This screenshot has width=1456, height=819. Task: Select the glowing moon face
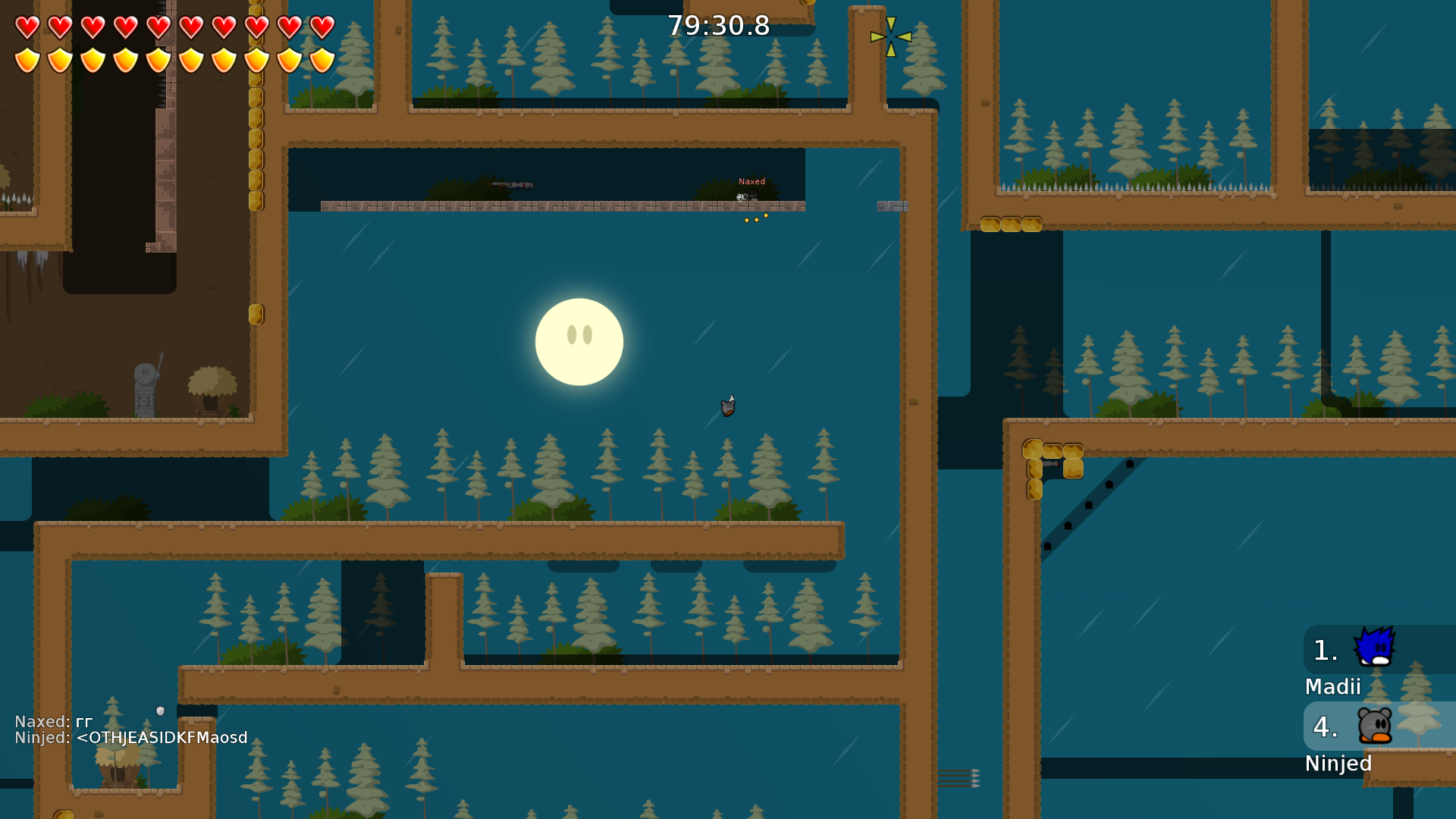(x=579, y=342)
